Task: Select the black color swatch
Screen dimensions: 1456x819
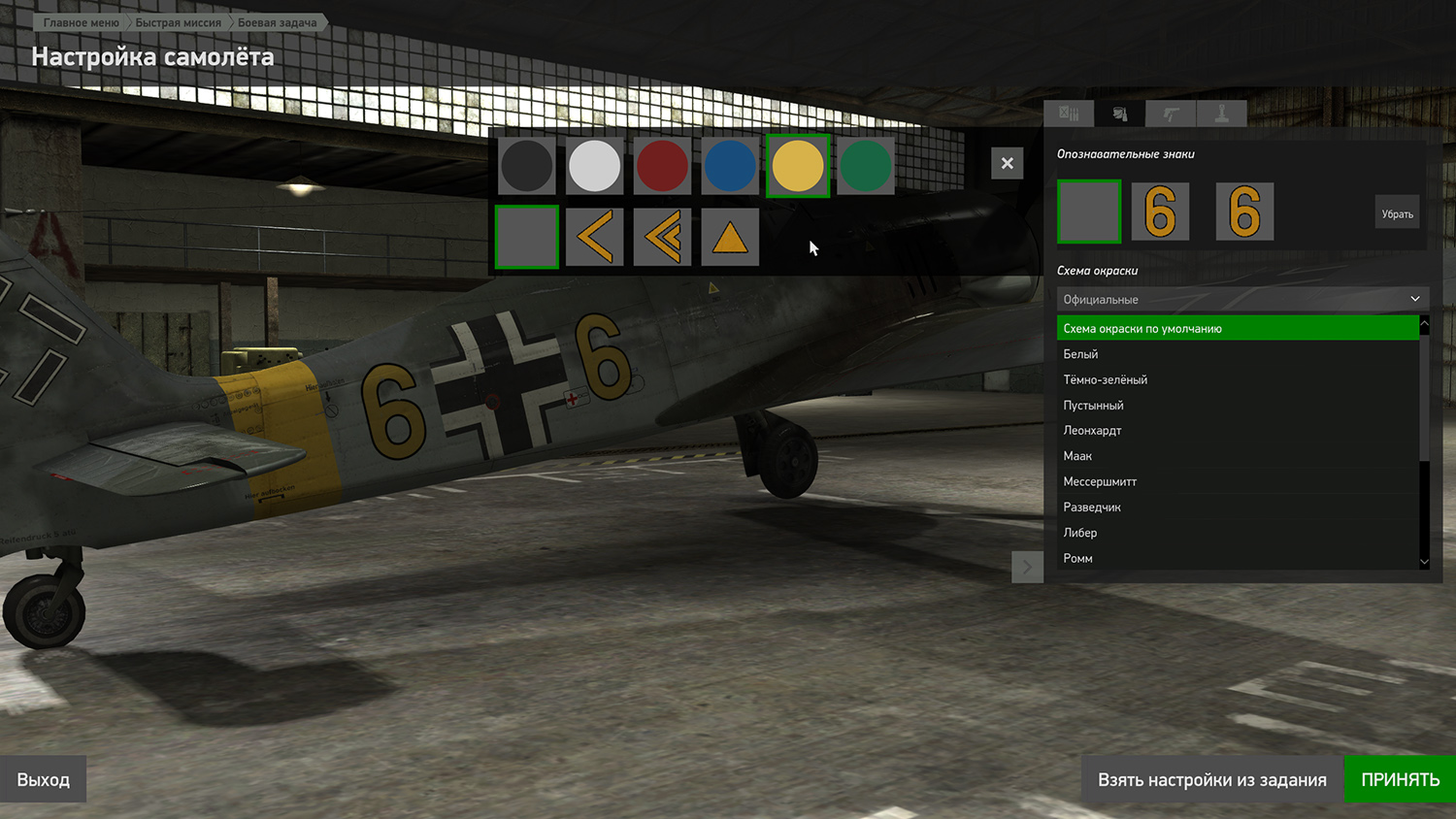Action: coord(526,166)
